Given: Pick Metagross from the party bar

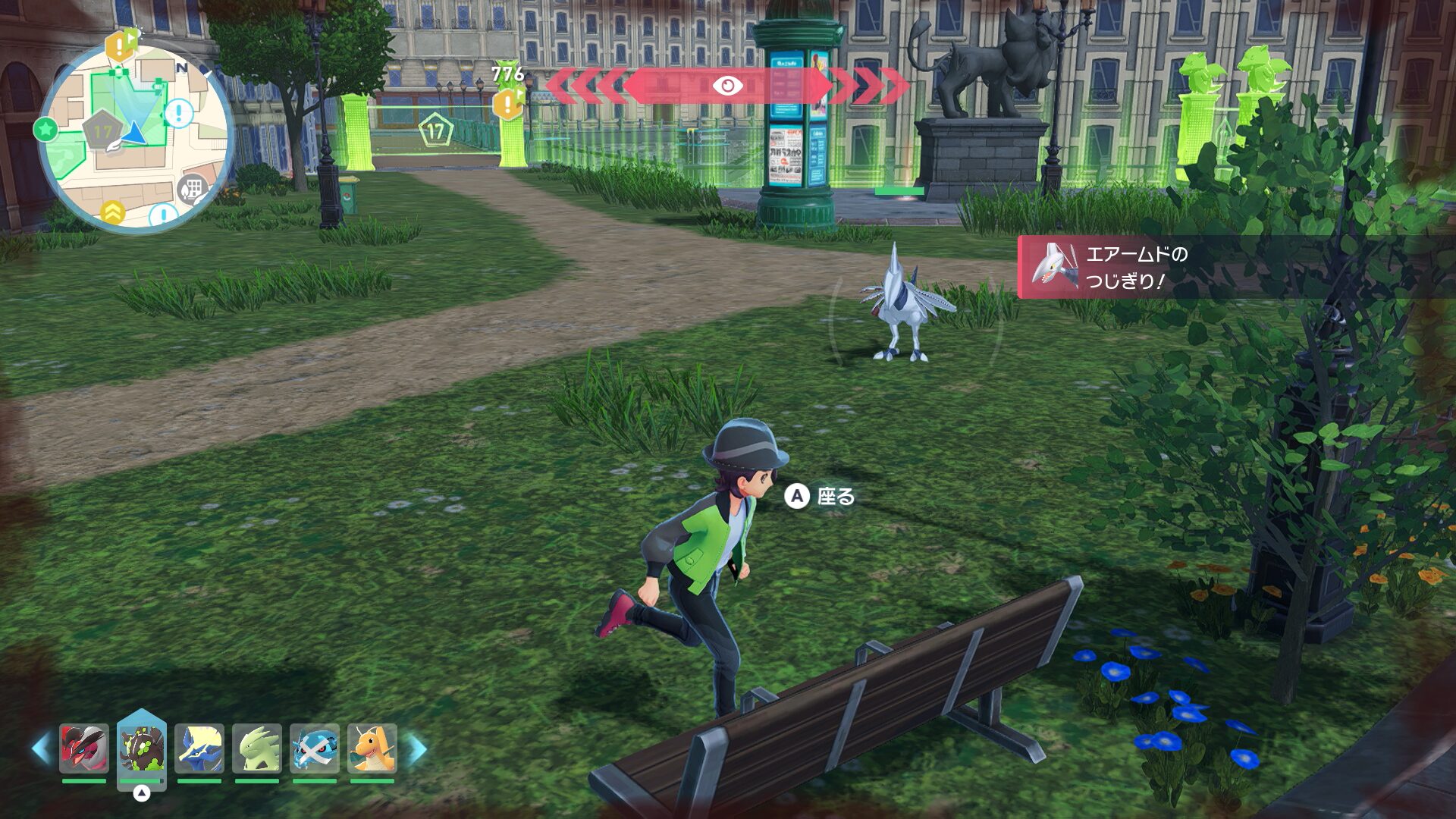Looking at the screenshot, I should (315, 748).
